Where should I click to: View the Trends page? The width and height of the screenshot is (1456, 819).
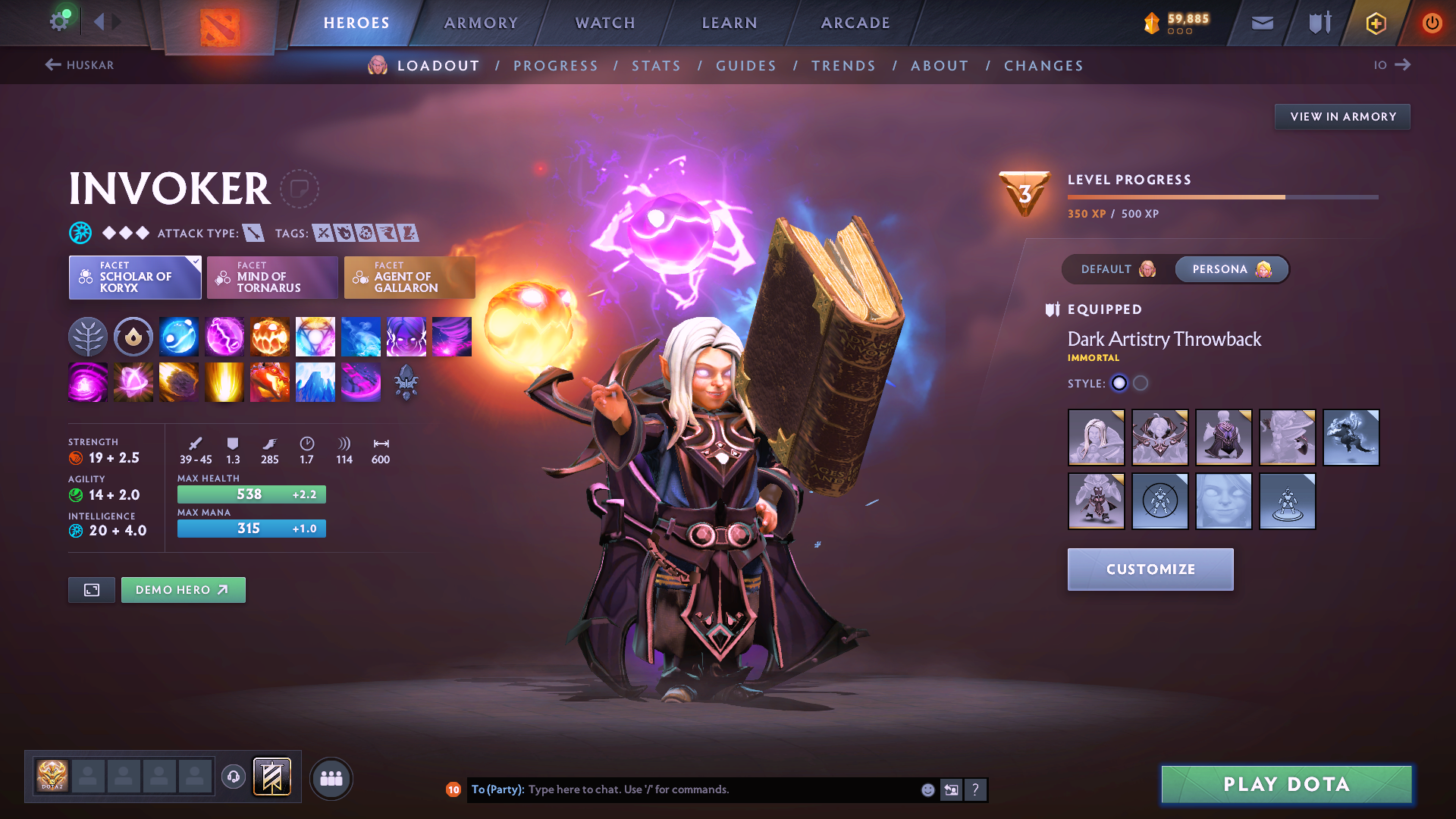pyautogui.click(x=843, y=66)
